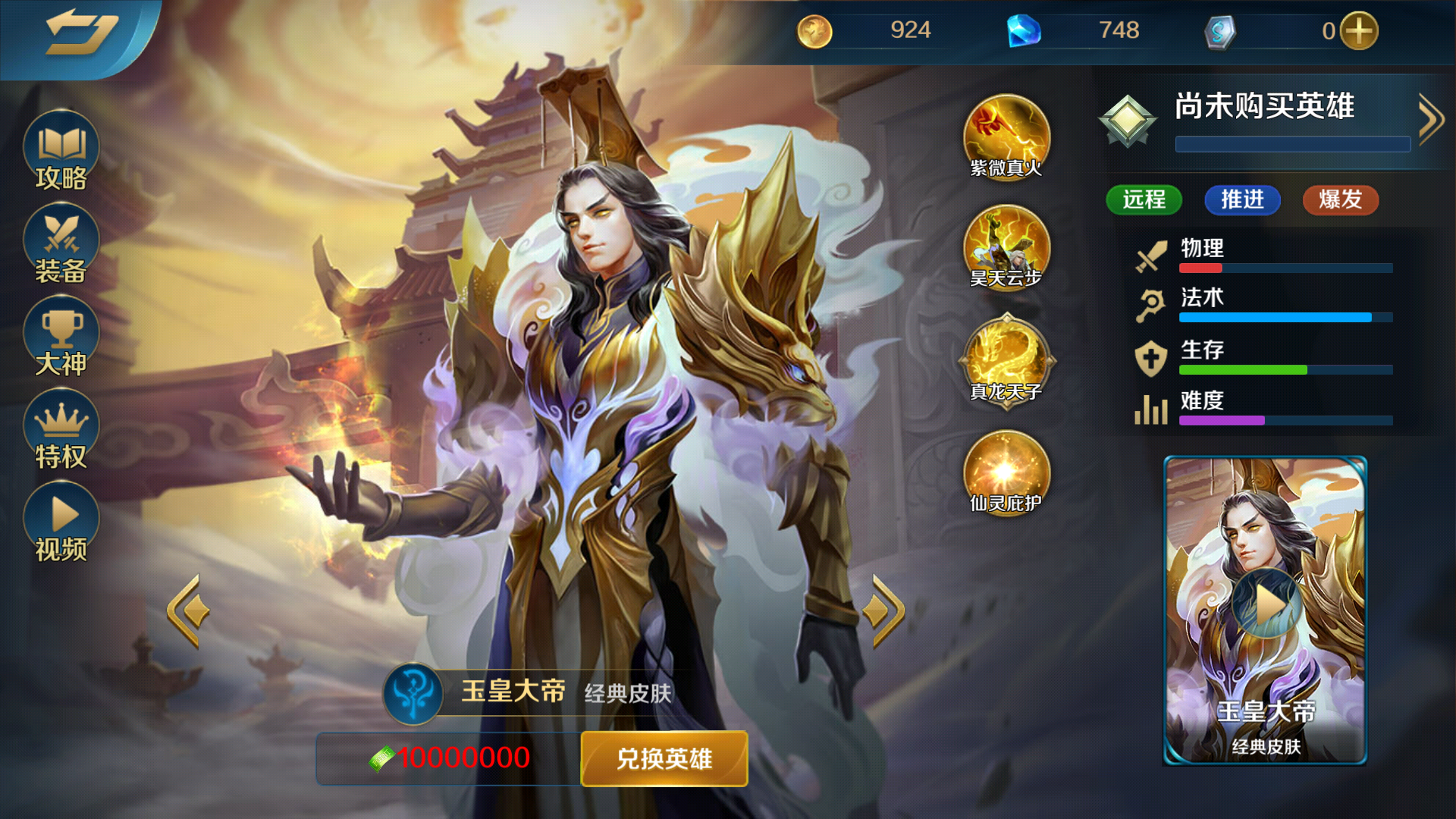Add currency with the gold plus button
1456x819 pixels.
pyautogui.click(x=1359, y=31)
